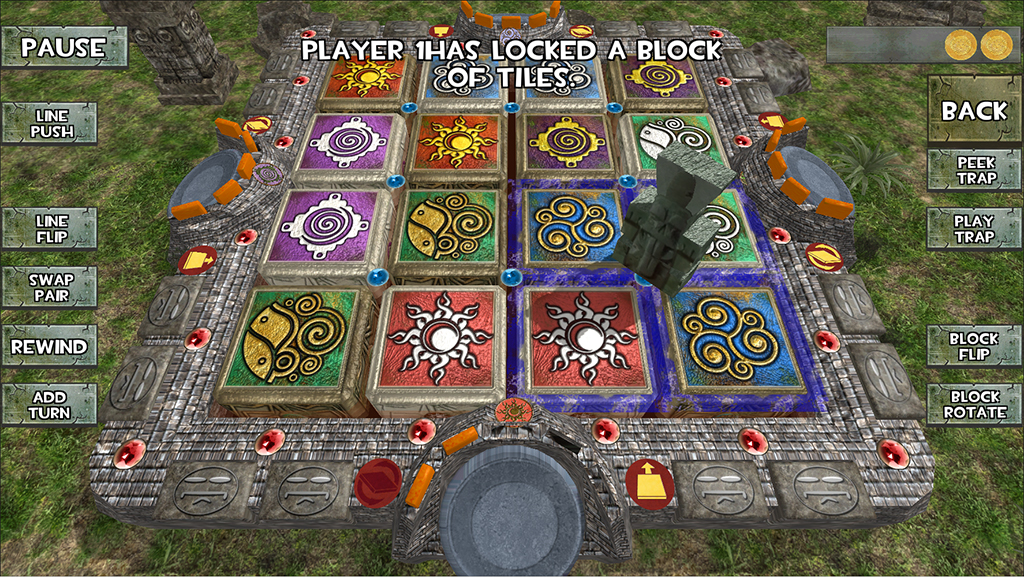Go Back to the previous options

coord(973,111)
